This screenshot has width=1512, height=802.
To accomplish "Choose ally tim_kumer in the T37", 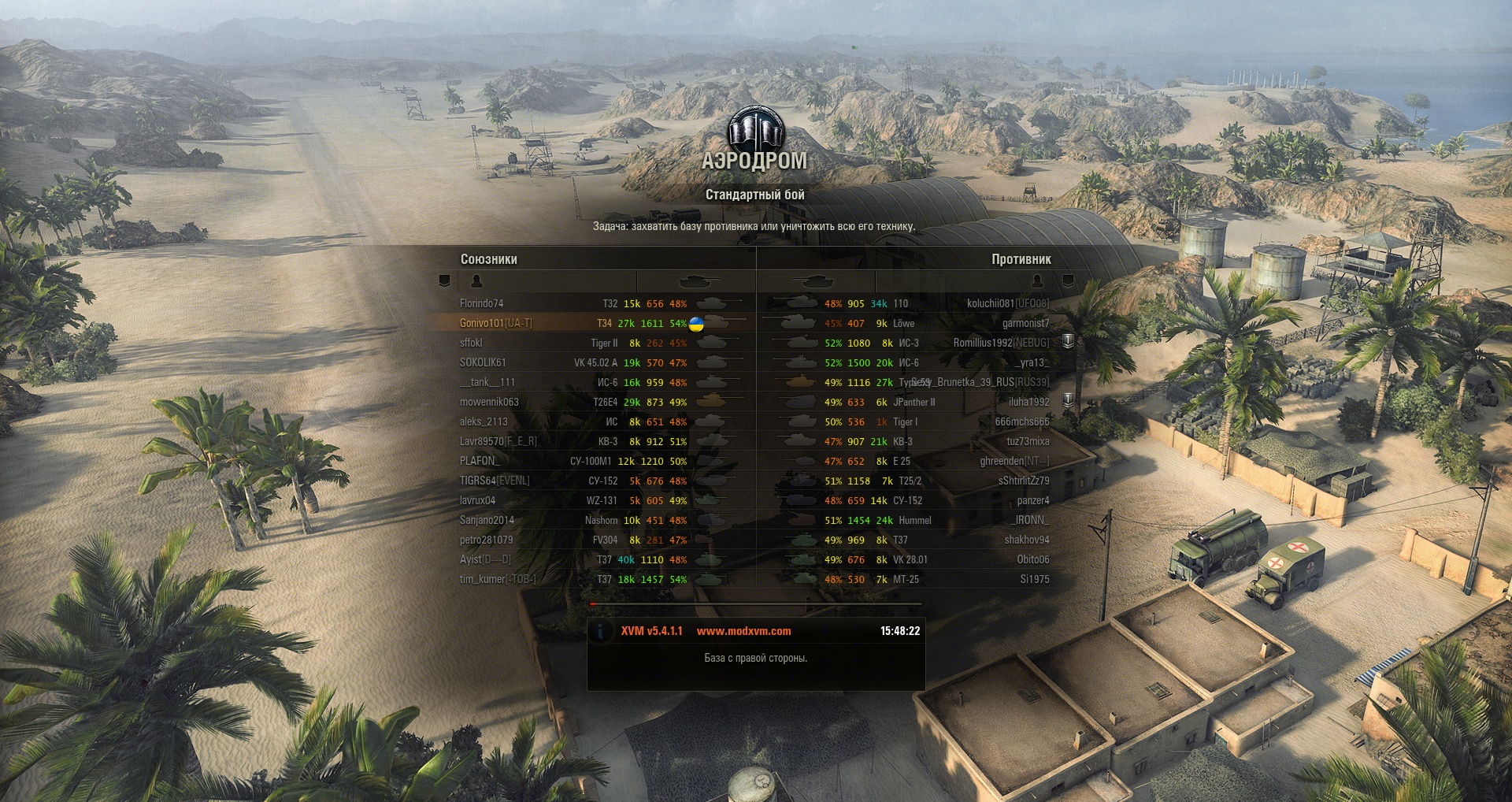I will [x=498, y=579].
